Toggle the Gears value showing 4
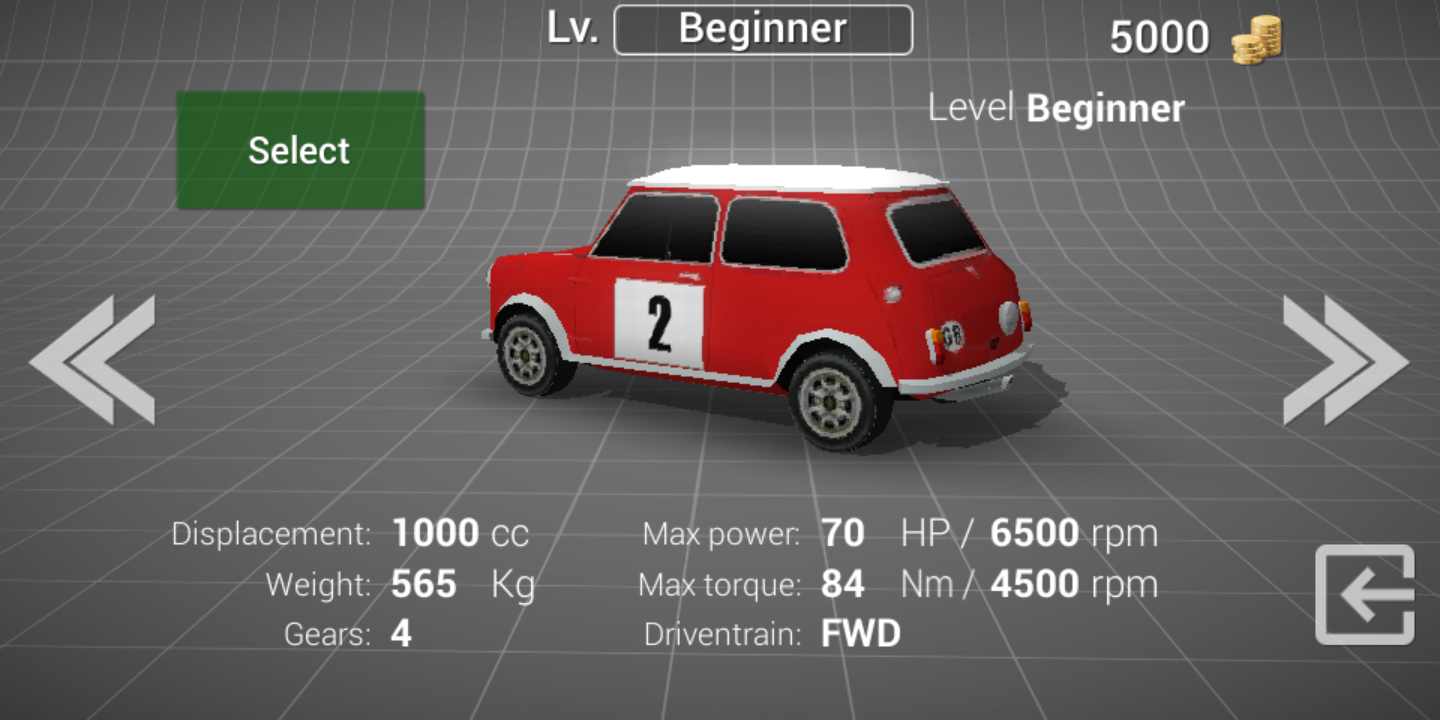The width and height of the screenshot is (1440, 720). click(x=399, y=633)
